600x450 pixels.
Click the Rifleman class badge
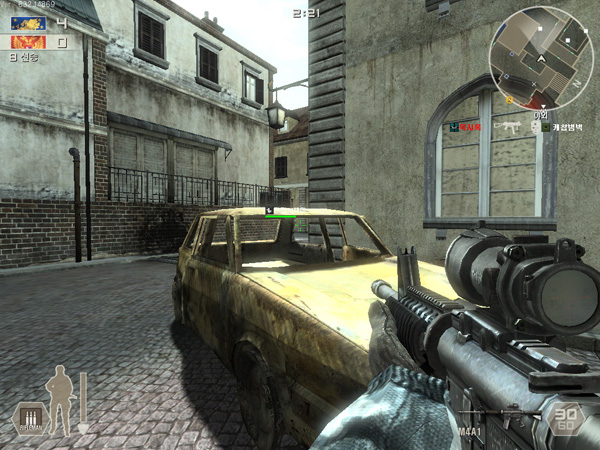click(x=30, y=420)
